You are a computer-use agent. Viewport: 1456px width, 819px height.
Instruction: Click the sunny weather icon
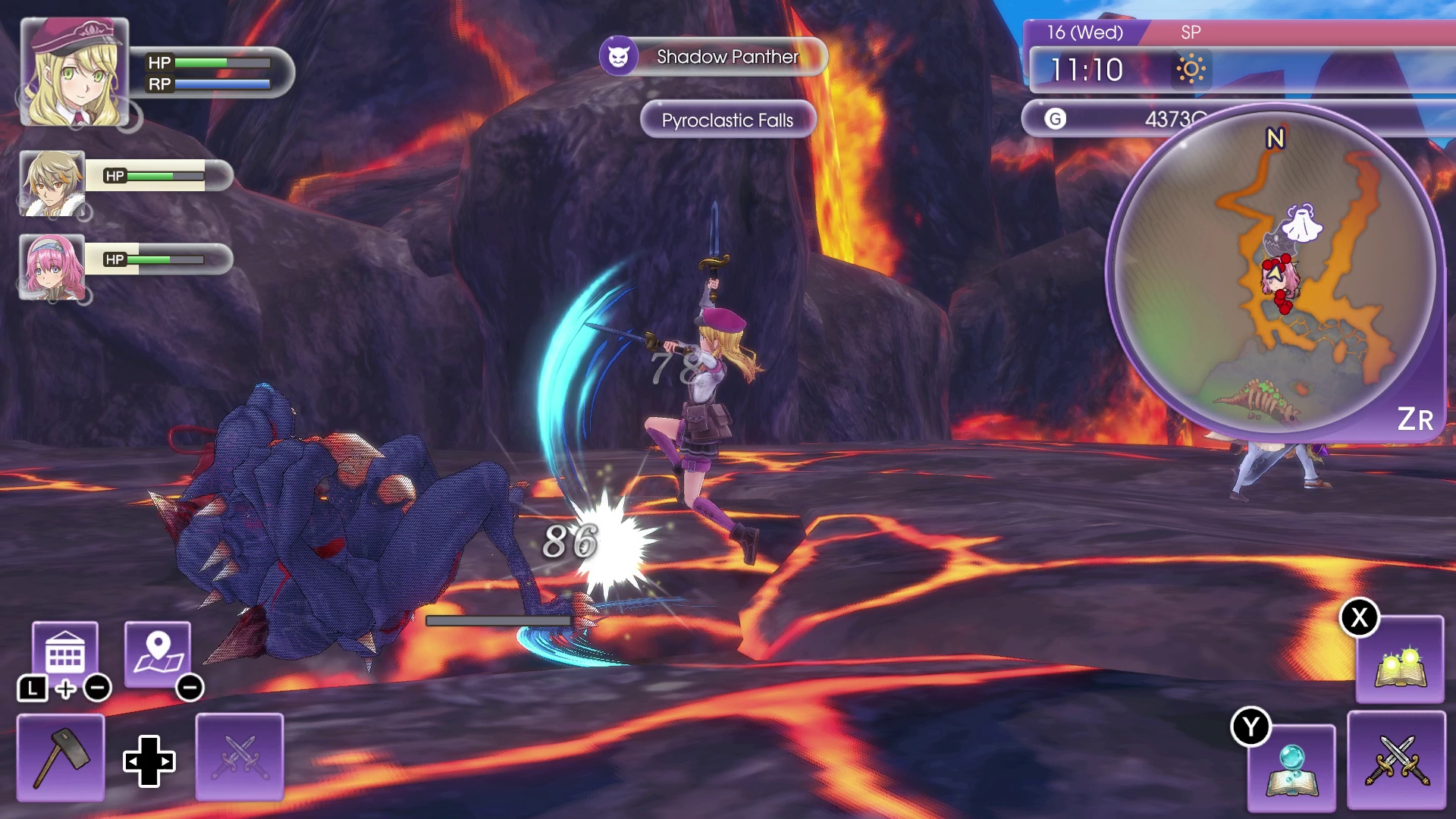click(1190, 70)
